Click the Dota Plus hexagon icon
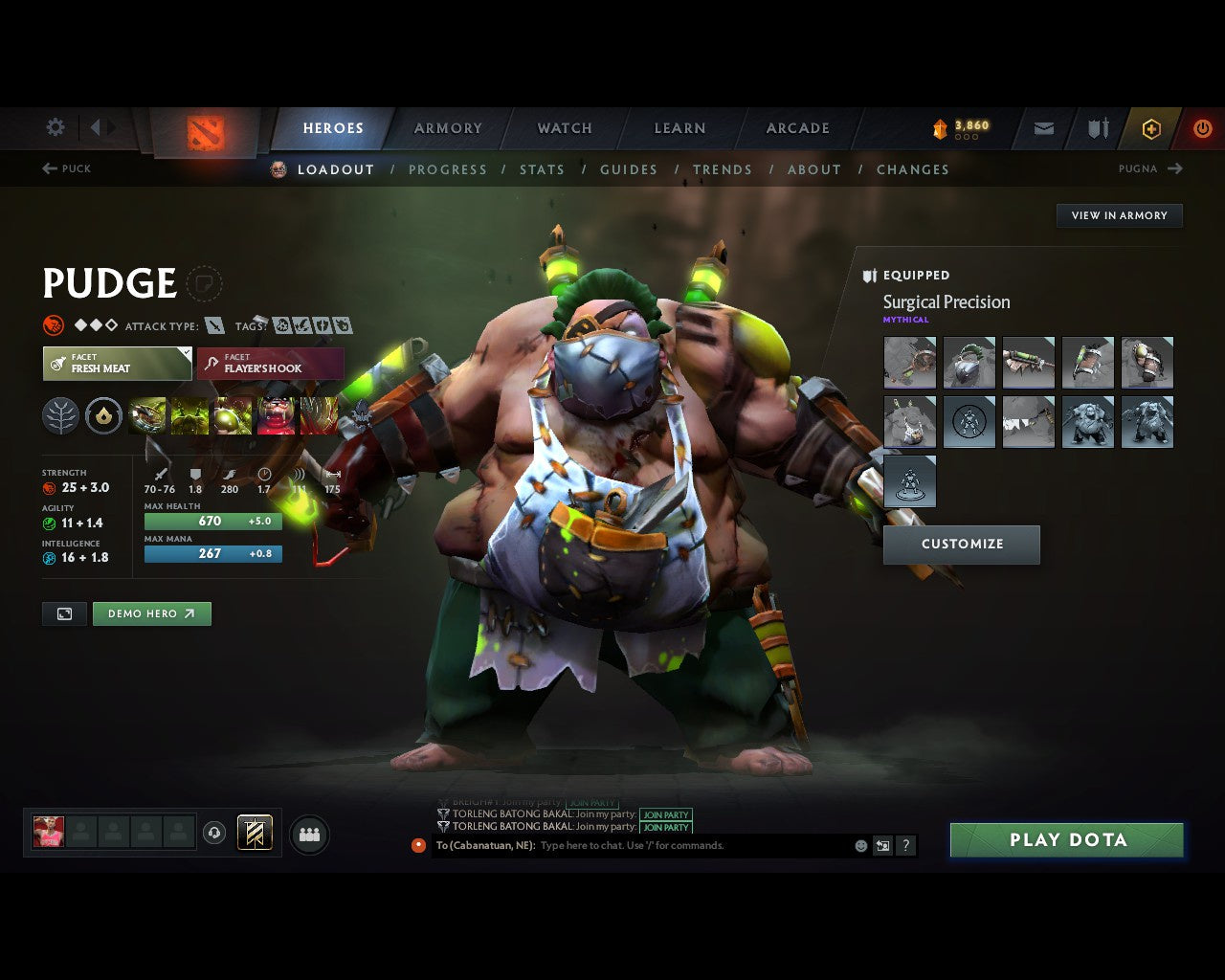Screen dimensions: 1225x980 tap(1151, 128)
